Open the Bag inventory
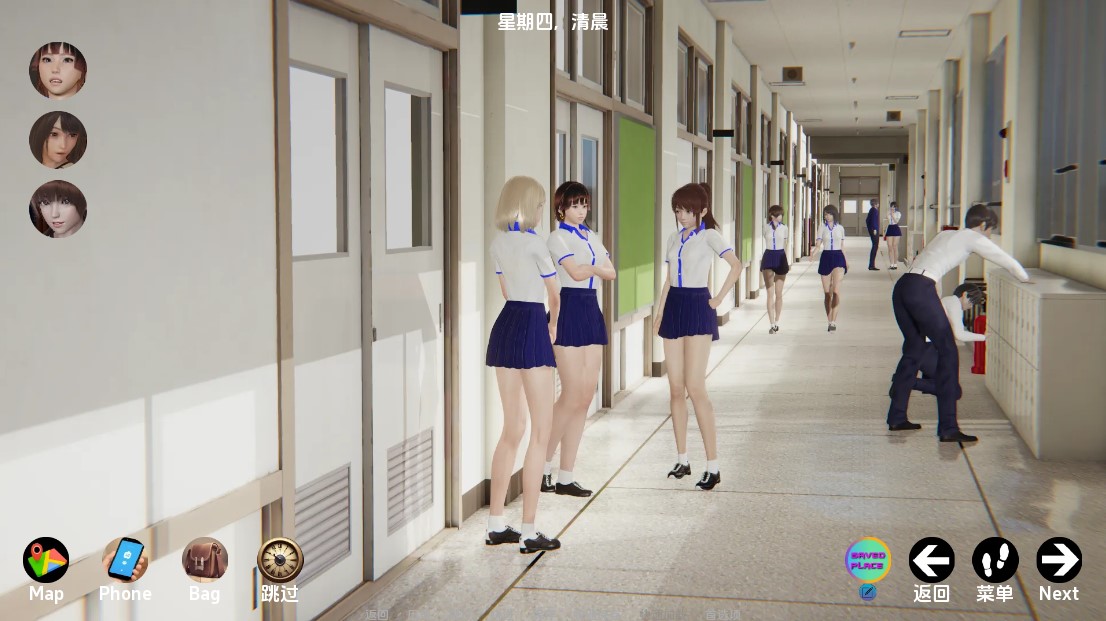Screen dimensions: 1106x621 coord(204,560)
